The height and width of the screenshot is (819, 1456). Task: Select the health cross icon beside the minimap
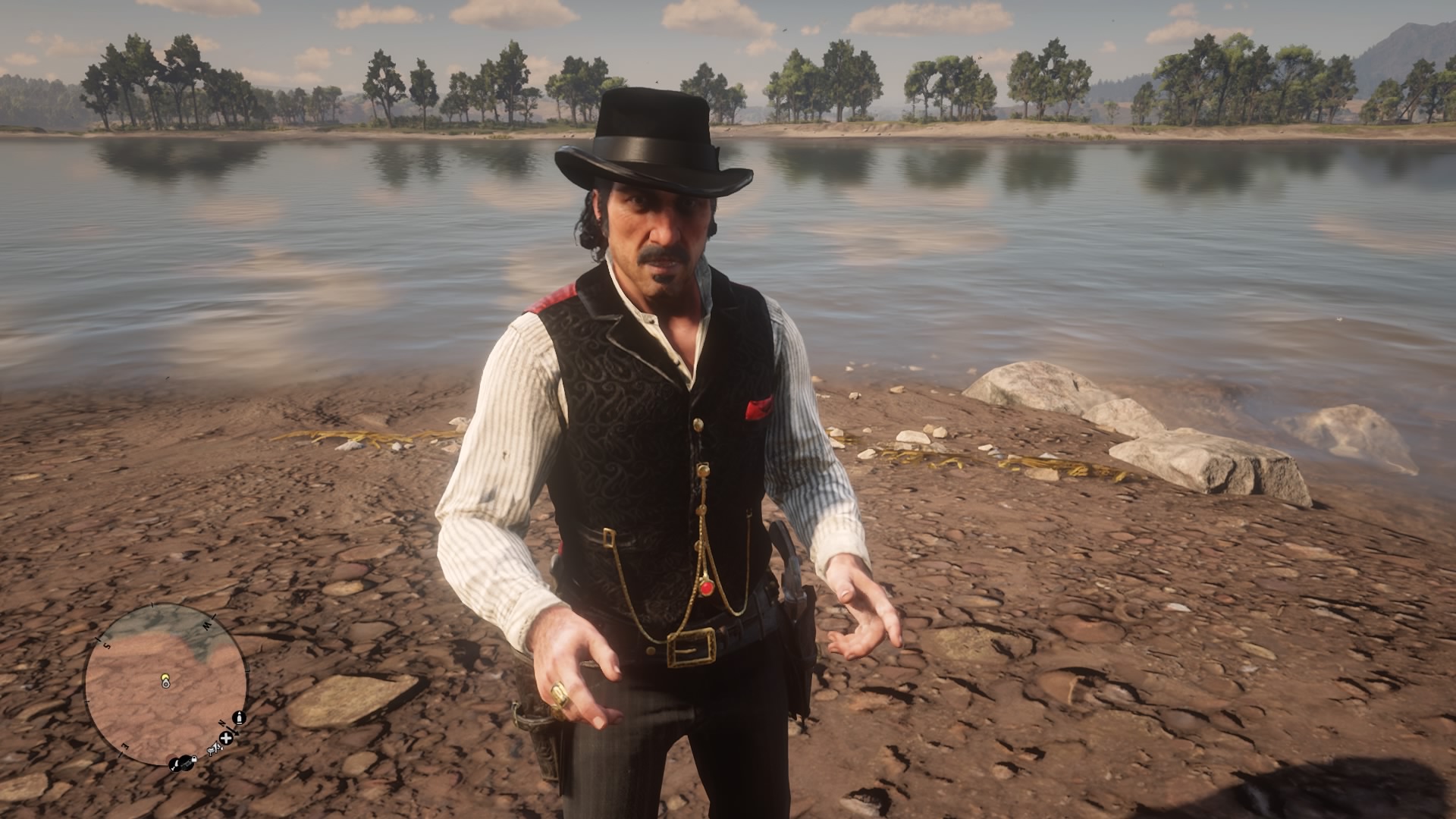tap(226, 739)
